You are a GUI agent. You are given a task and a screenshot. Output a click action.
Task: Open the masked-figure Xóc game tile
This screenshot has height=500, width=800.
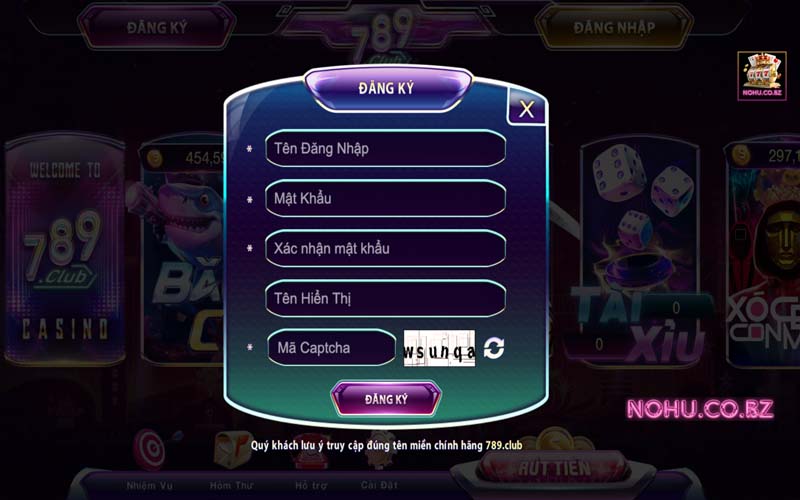point(765,250)
